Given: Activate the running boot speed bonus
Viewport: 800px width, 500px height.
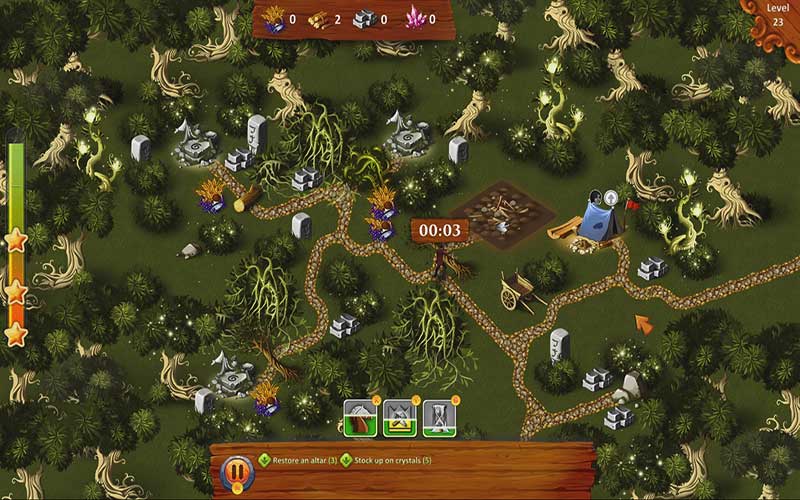Looking at the screenshot, I should (x=360, y=418).
